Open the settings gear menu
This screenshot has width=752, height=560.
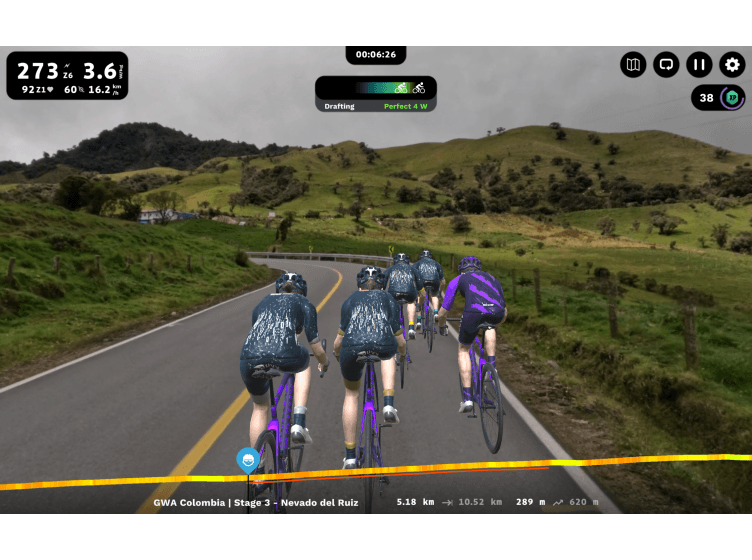(x=732, y=65)
